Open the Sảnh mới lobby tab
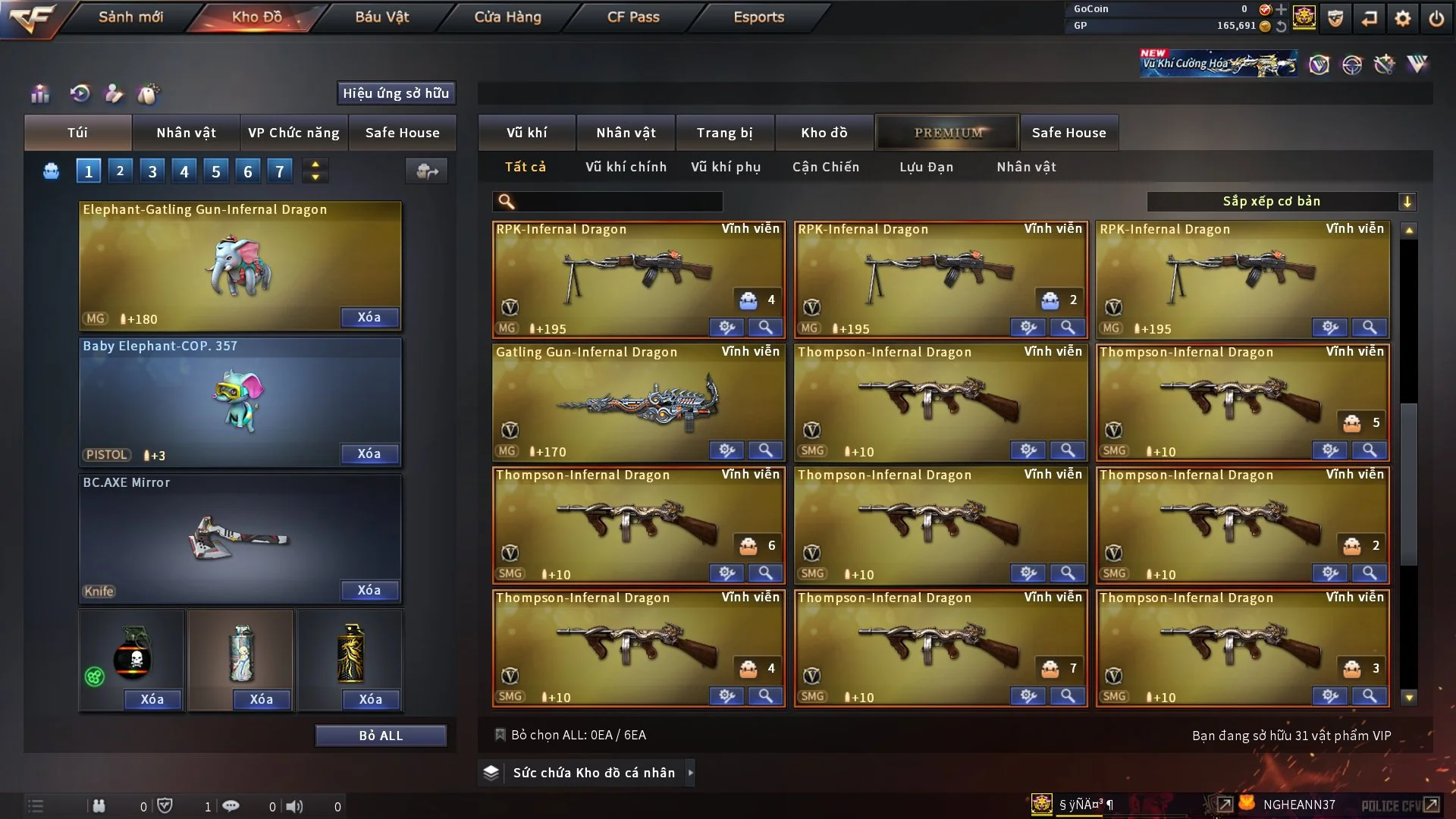 [130, 17]
